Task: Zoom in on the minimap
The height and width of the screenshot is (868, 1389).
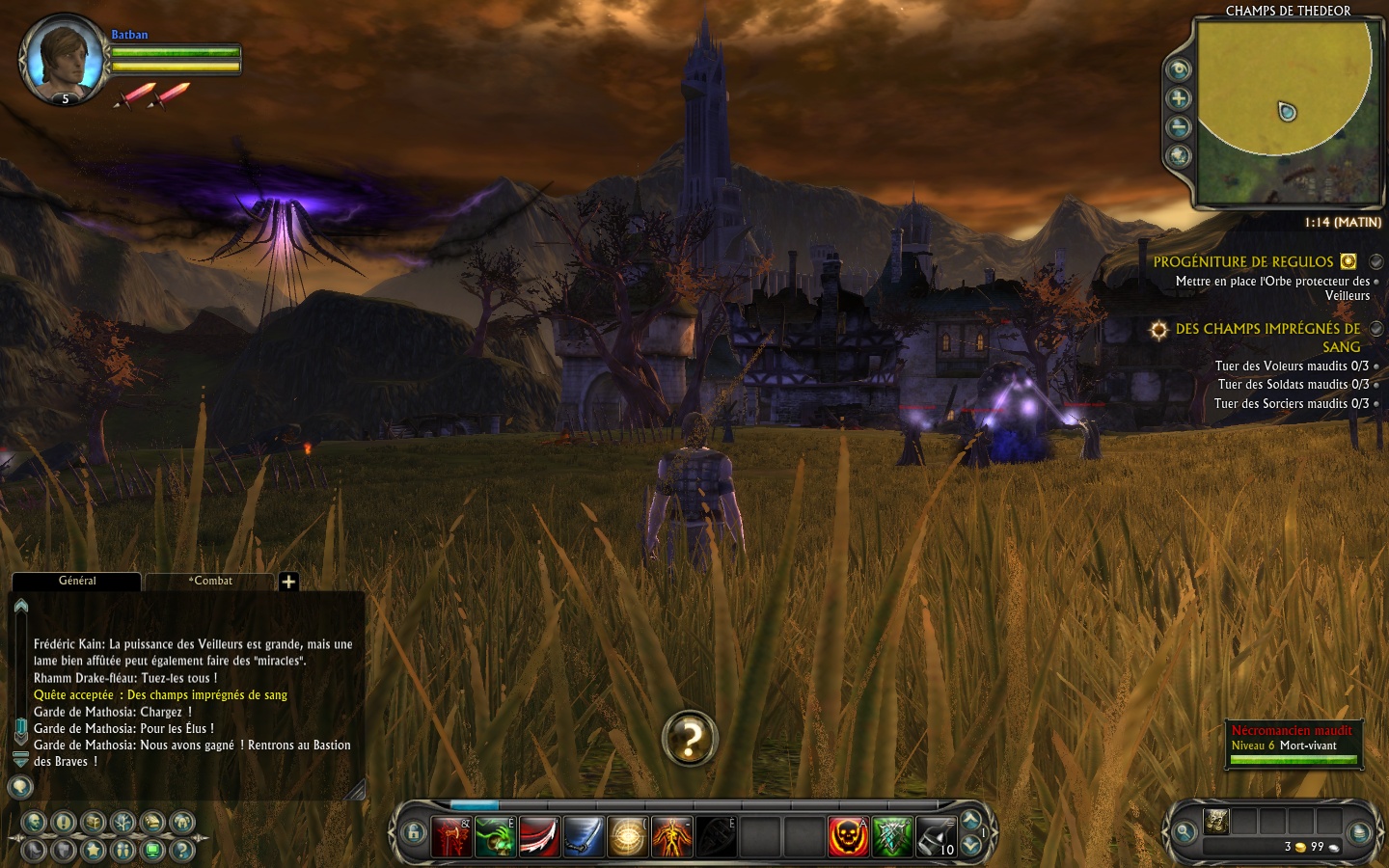Action: 1179,98
